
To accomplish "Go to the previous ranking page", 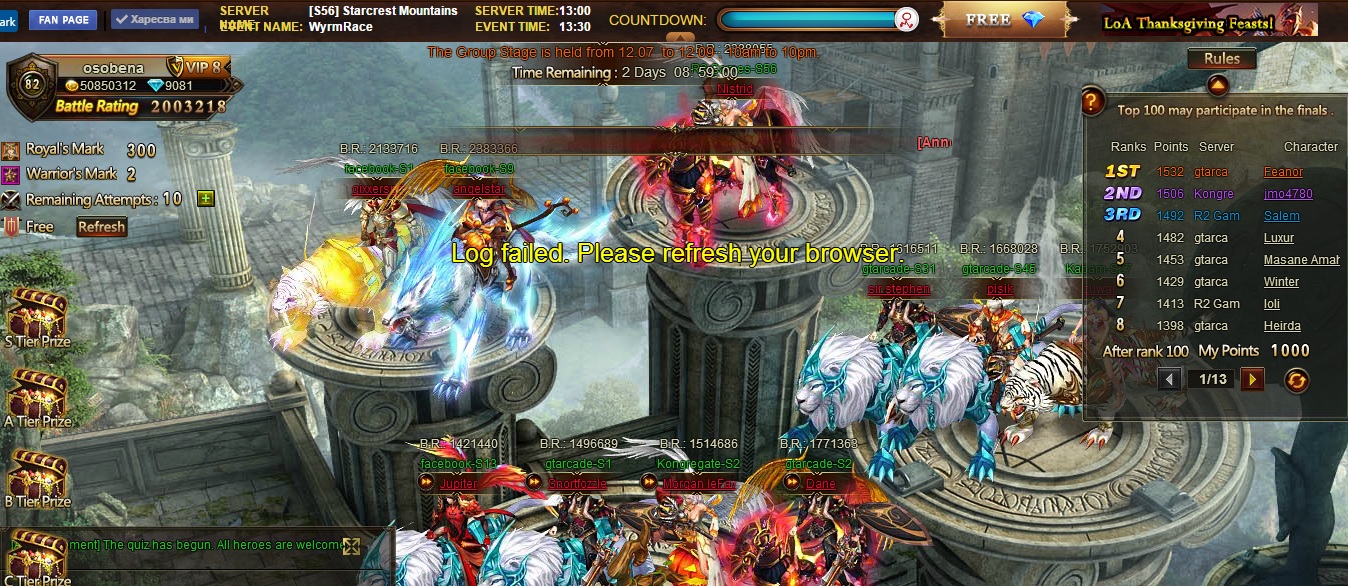I will pyautogui.click(x=1169, y=379).
